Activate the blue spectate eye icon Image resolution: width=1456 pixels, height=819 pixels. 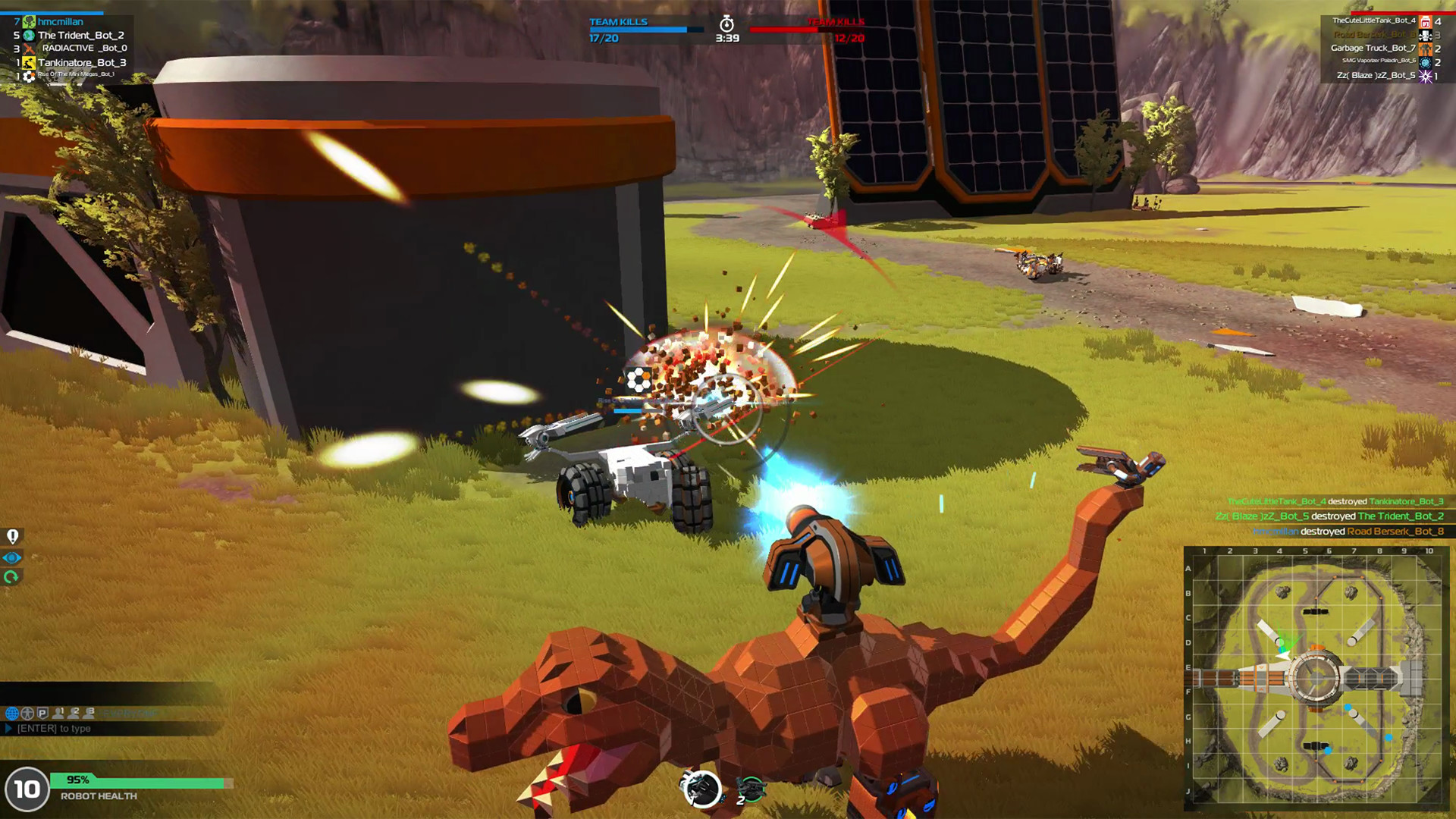[12, 557]
